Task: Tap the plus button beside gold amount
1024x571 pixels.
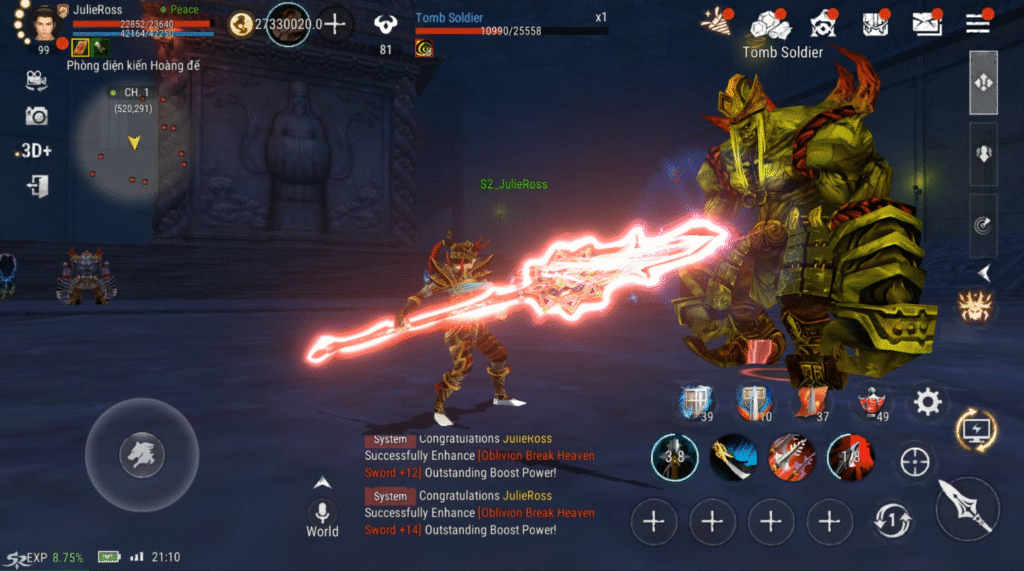Action: tap(335, 24)
